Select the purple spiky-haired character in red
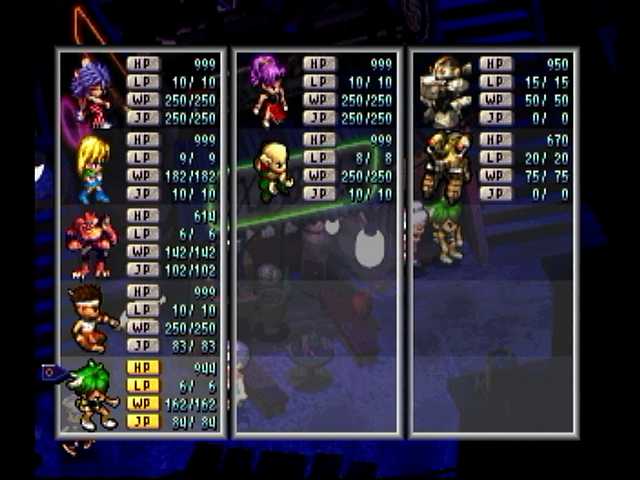Image resolution: width=640 pixels, height=480 pixels. tap(92, 92)
